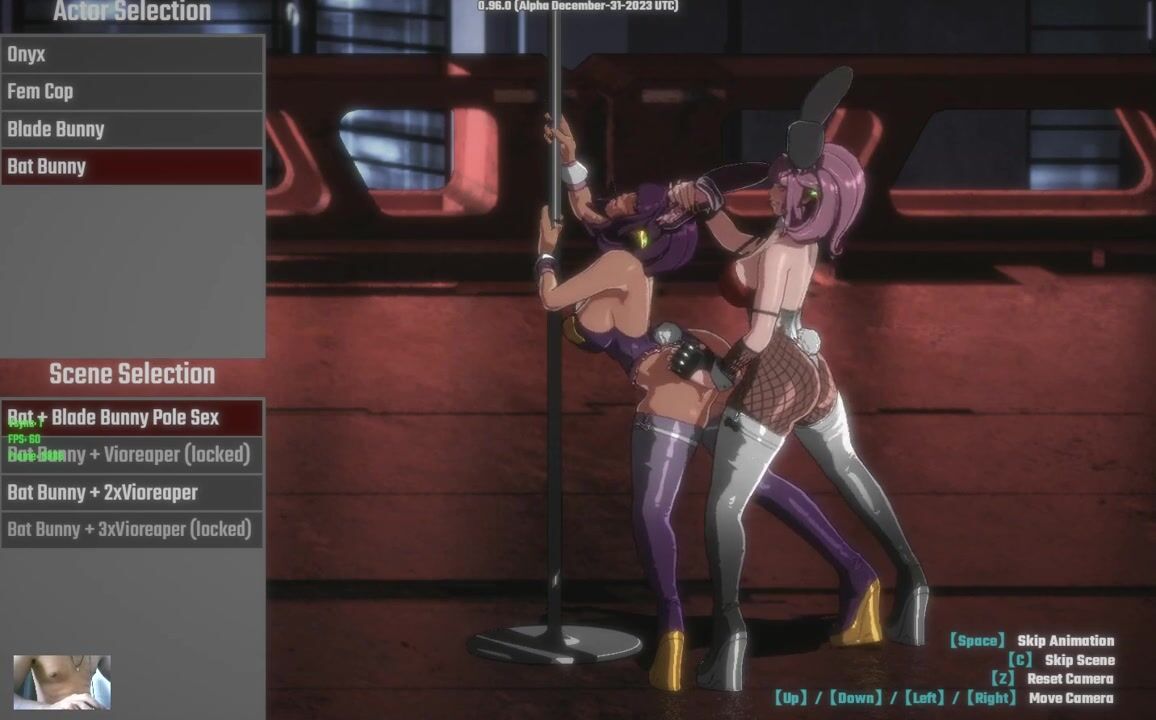
Task: Click the highlighted Bat Bunny actor entry
Action: pyautogui.click(x=131, y=166)
